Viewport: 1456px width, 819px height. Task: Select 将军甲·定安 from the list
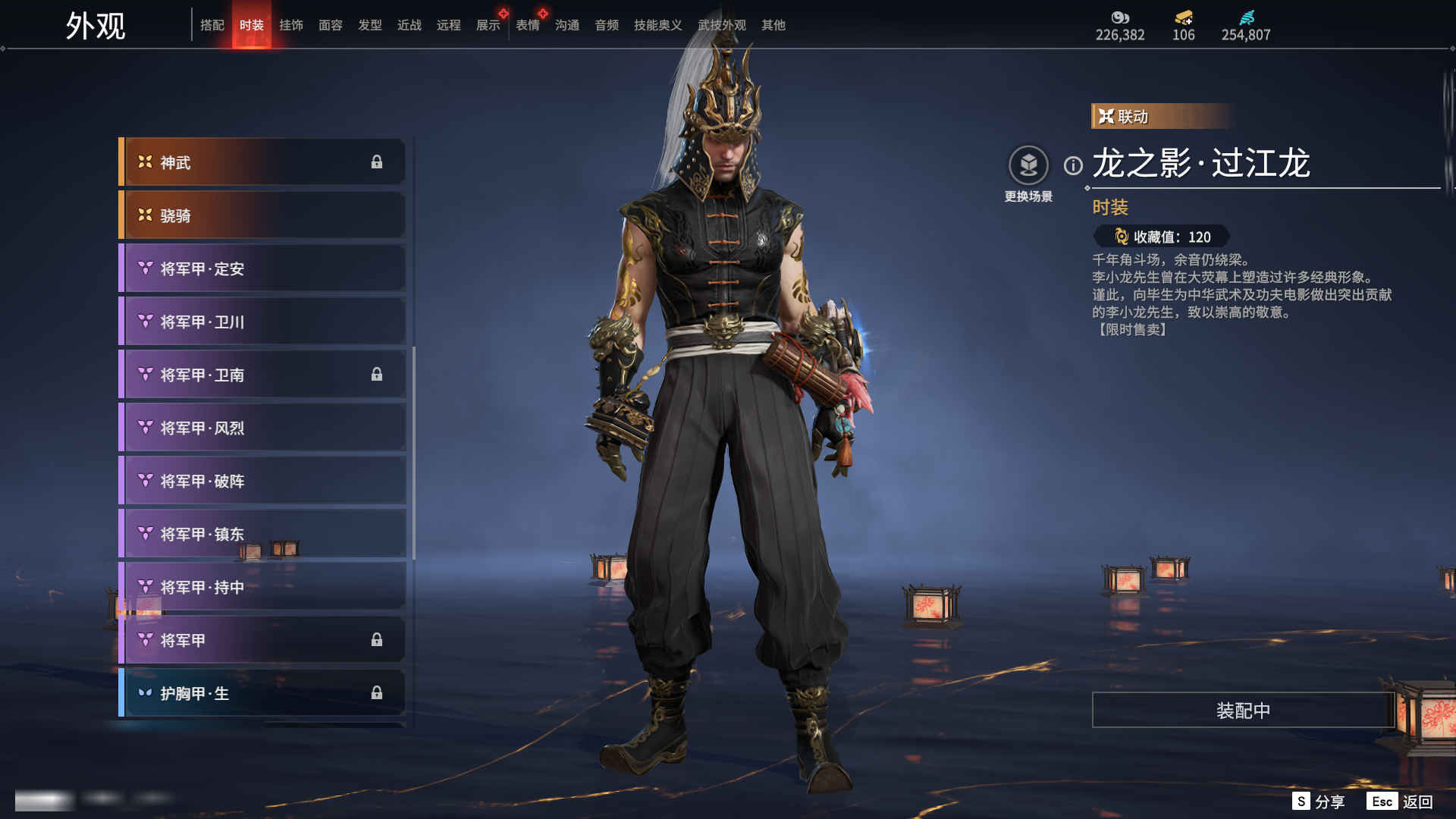coord(262,268)
